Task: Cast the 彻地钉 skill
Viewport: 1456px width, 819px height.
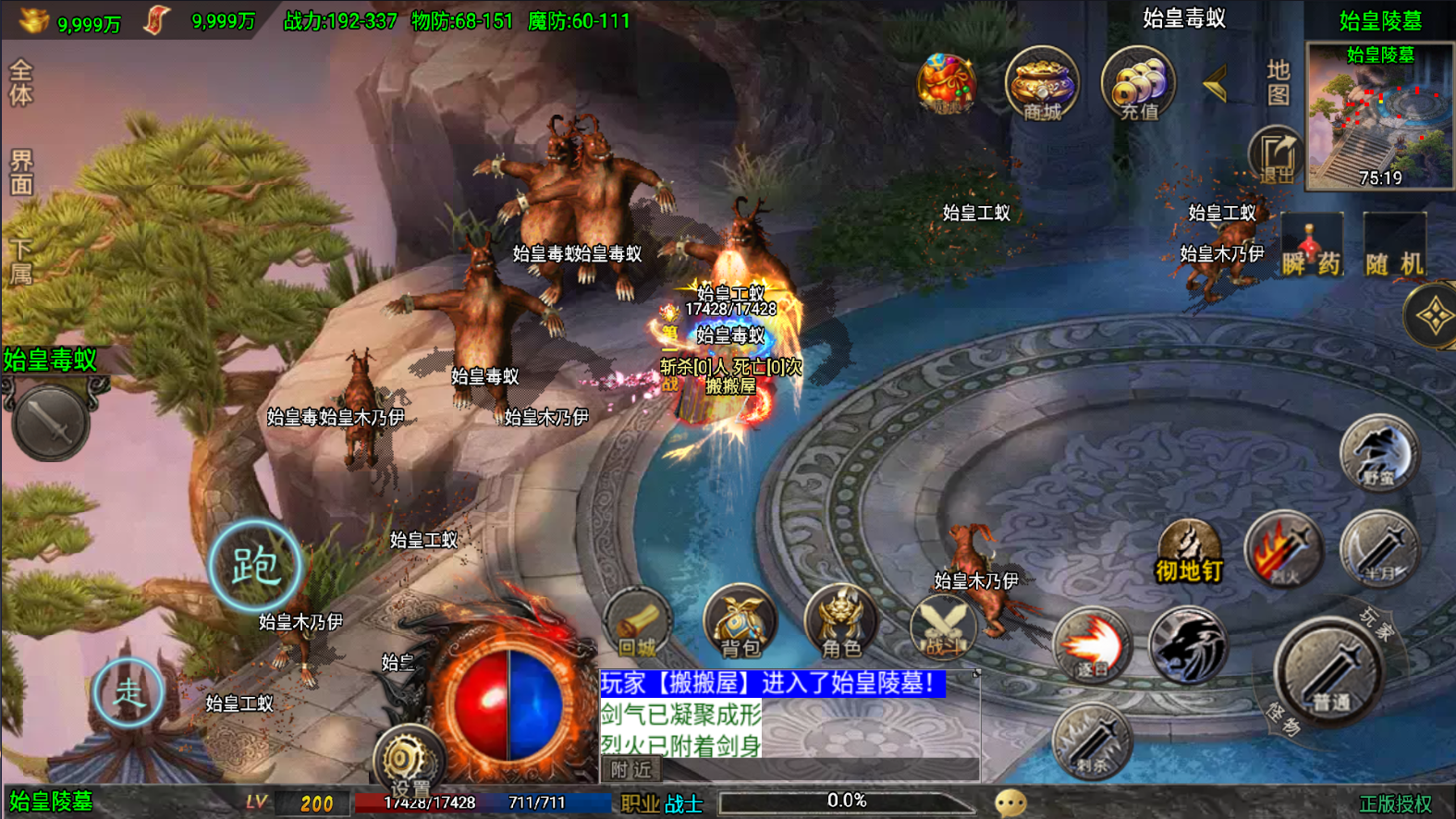Action: coord(1189,553)
